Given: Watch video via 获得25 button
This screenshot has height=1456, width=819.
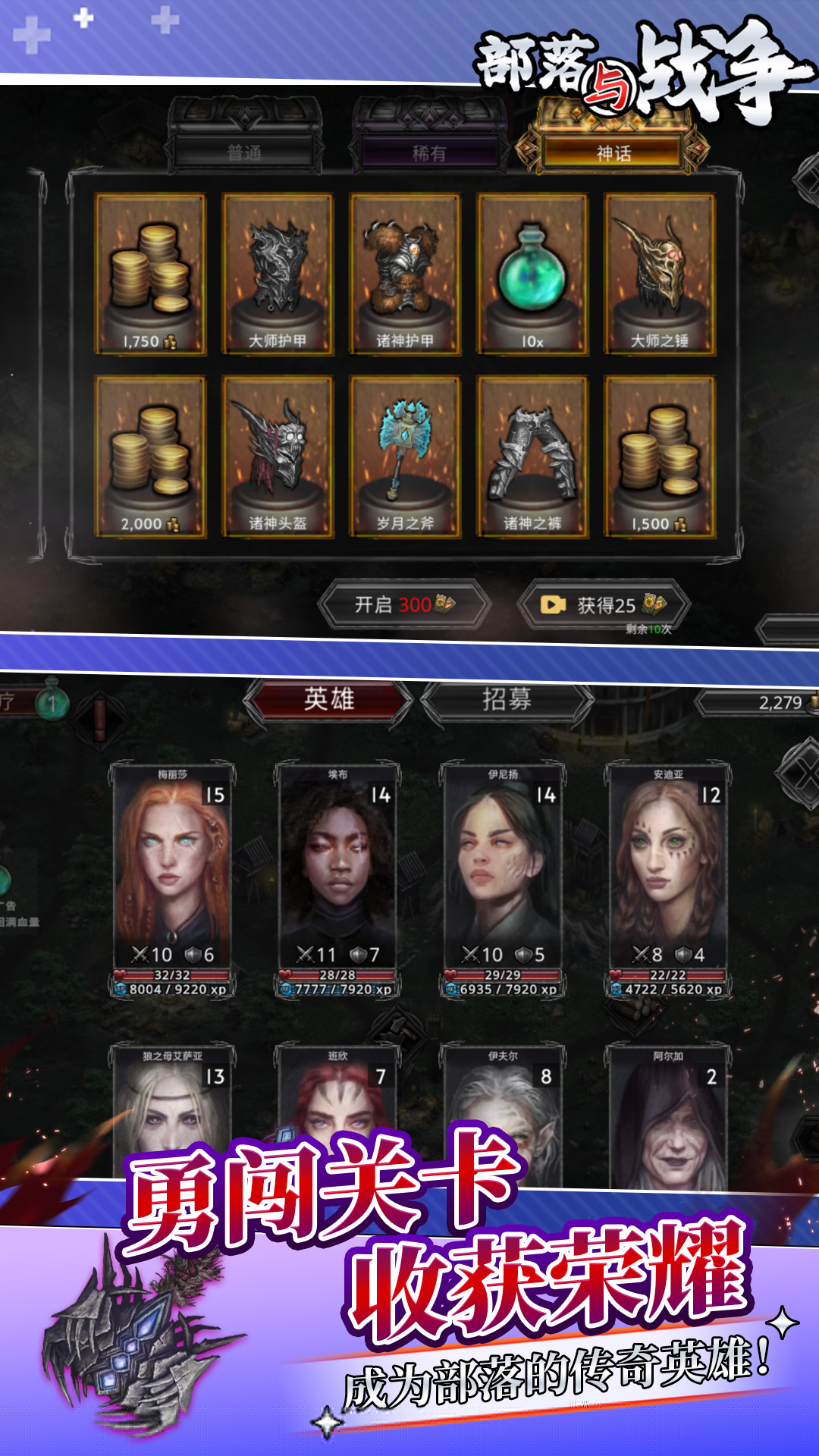Looking at the screenshot, I should (604, 604).
